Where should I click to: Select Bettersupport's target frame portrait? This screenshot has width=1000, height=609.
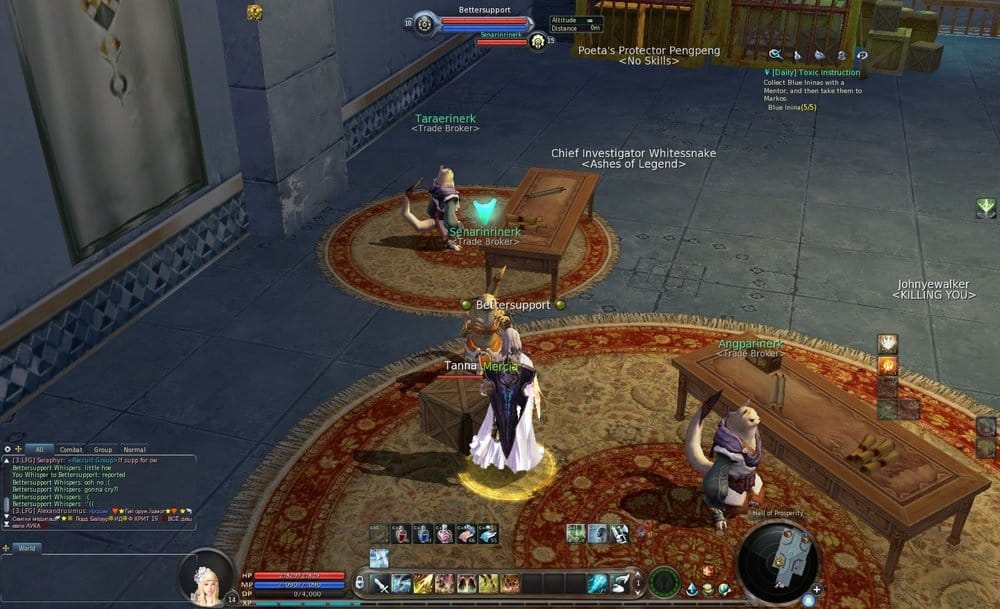424,23
